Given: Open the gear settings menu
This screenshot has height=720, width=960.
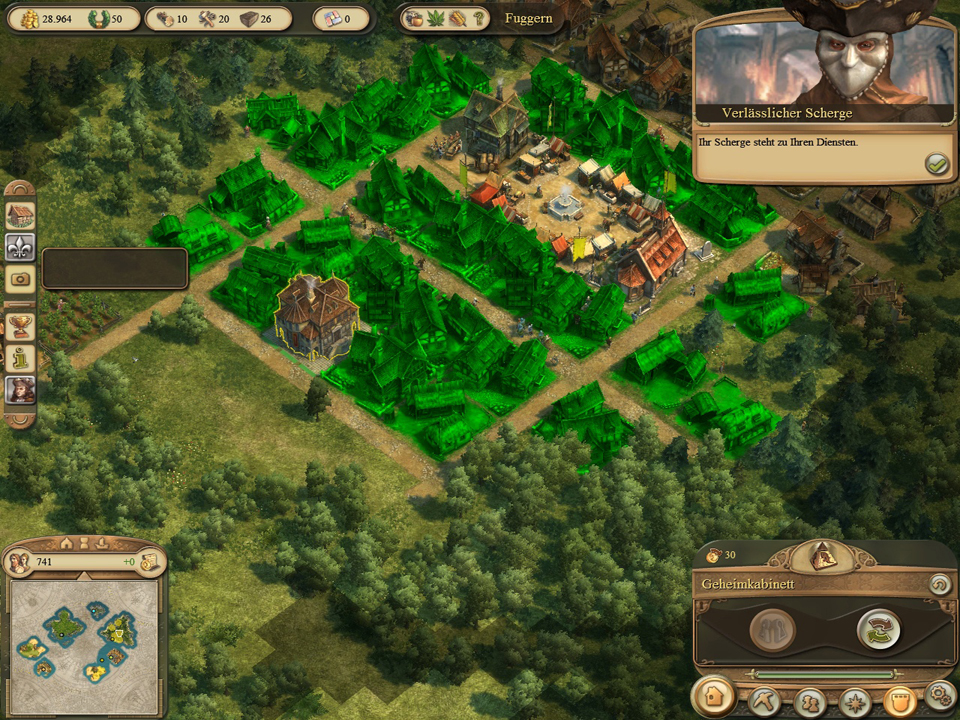Looking at the screenshot, I should (939, 694).
